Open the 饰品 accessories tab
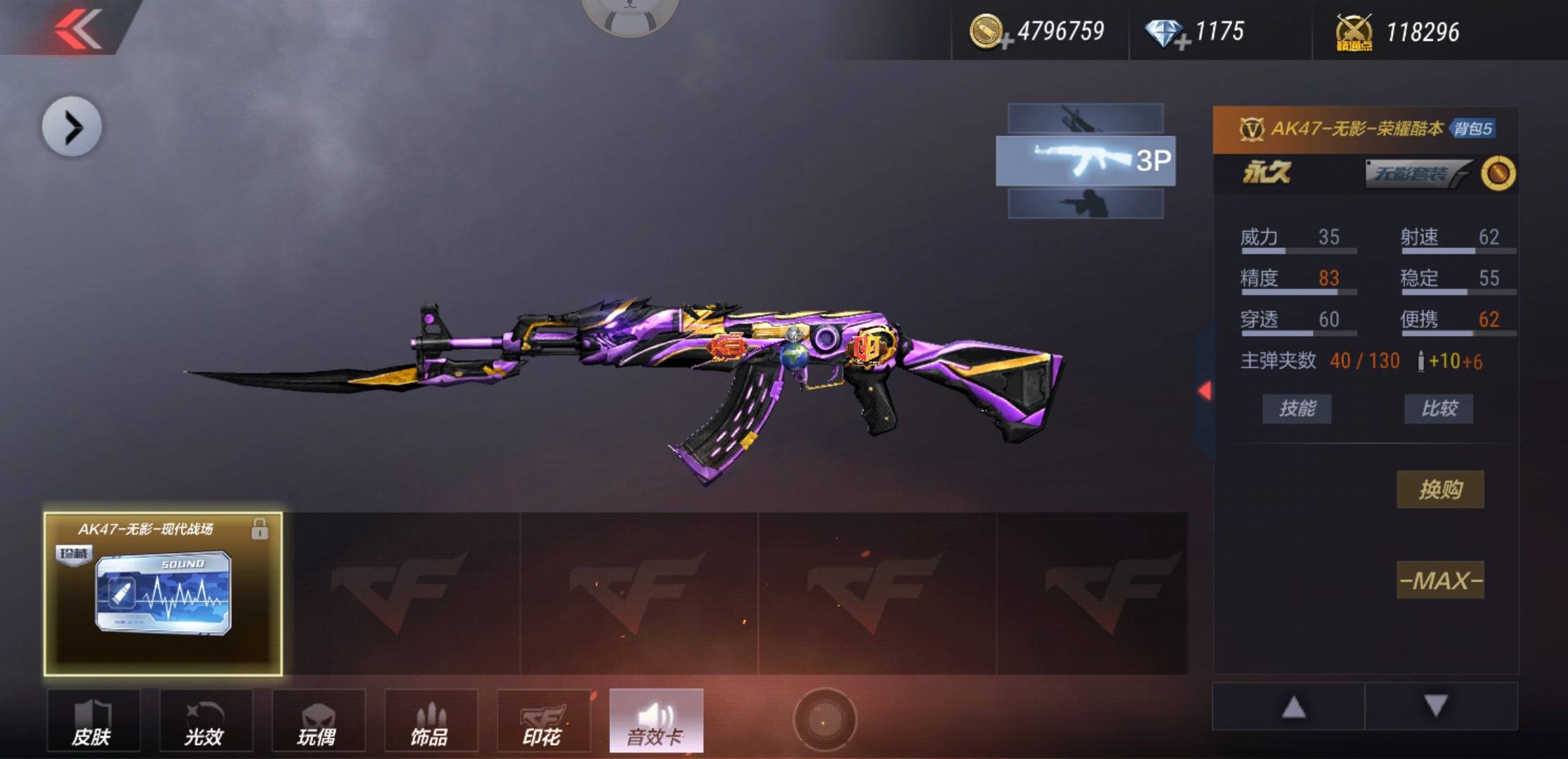1568x759 pixels. pos(431,721)
